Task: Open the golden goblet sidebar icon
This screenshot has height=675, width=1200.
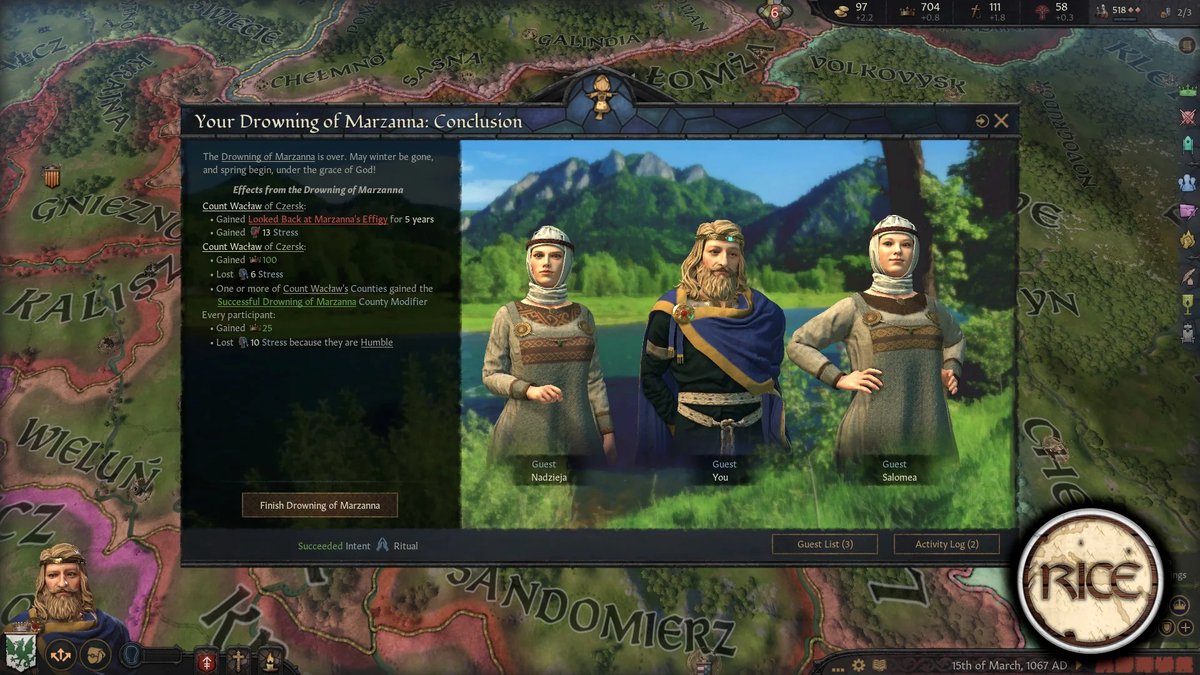Action: pos(1188,303)
